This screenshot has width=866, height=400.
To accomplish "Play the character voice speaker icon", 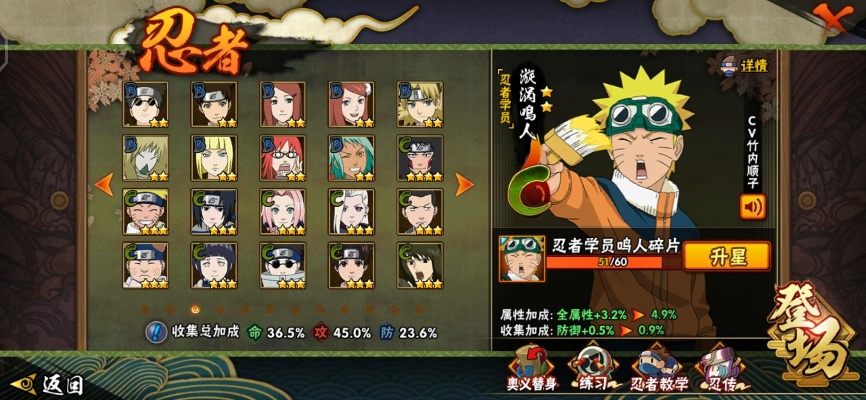I will (x=751, y=207).
